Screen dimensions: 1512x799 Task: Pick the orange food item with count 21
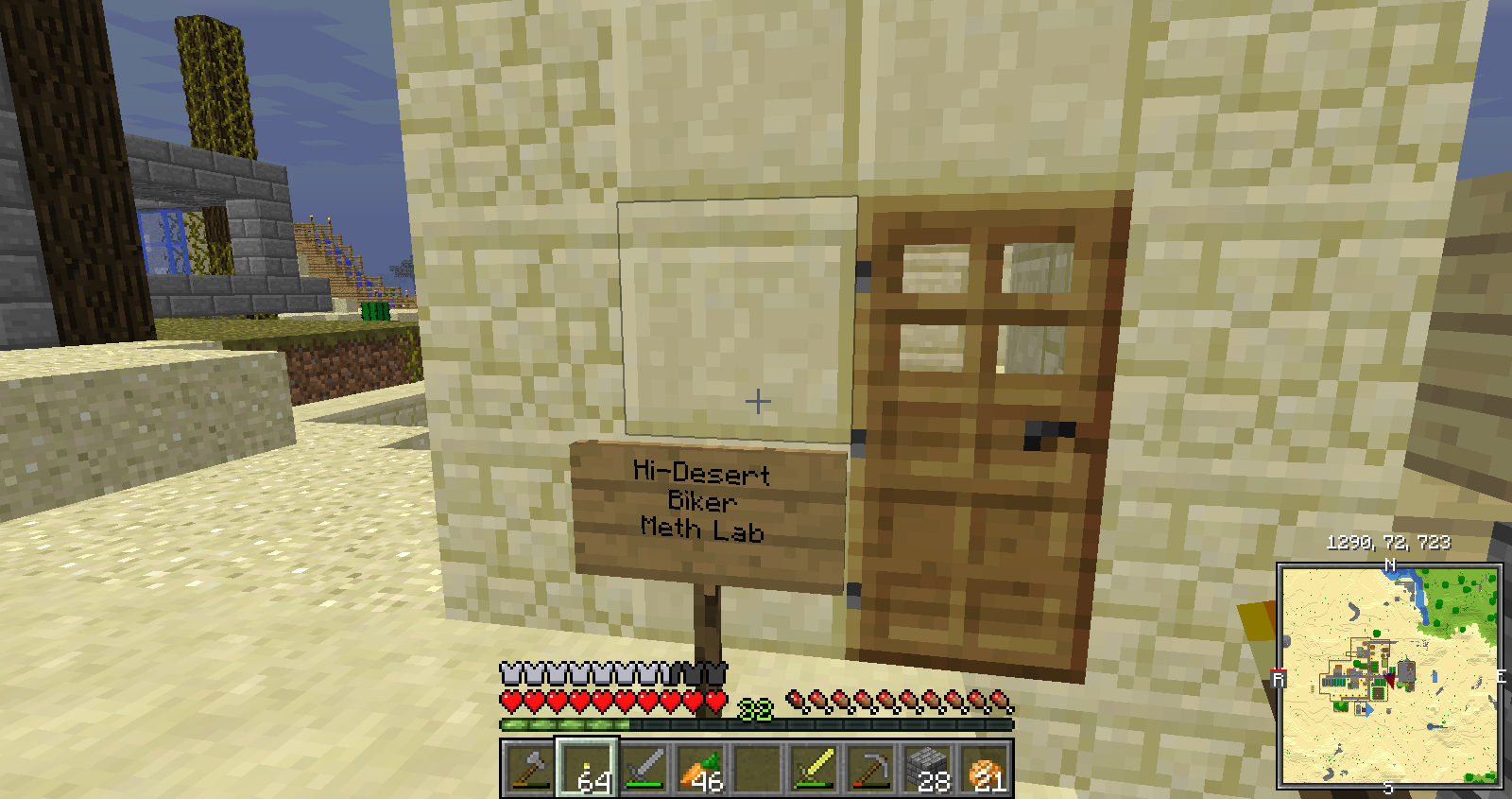coord(986,768)
